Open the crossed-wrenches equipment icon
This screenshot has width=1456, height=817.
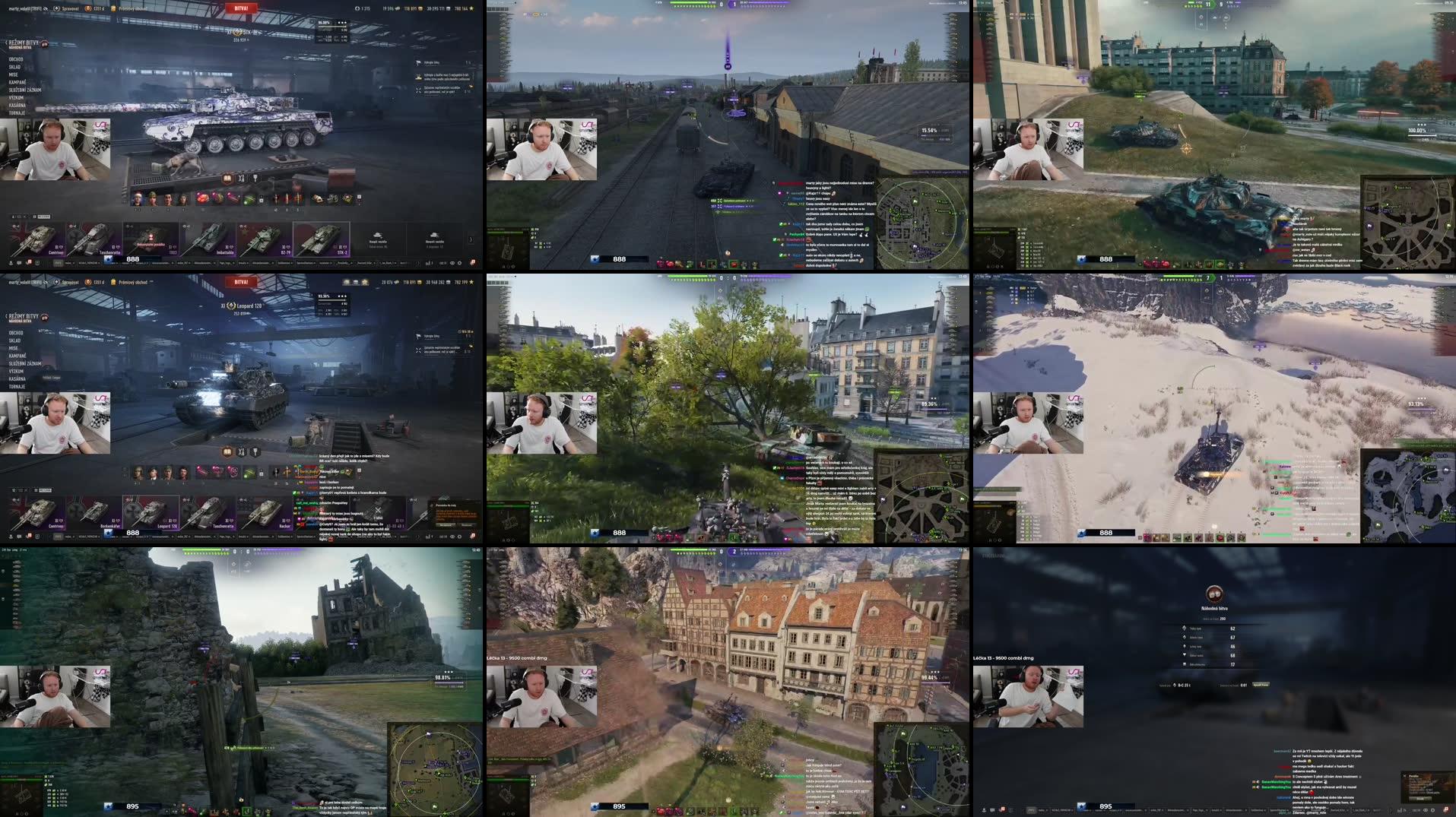tap(240, 179)
